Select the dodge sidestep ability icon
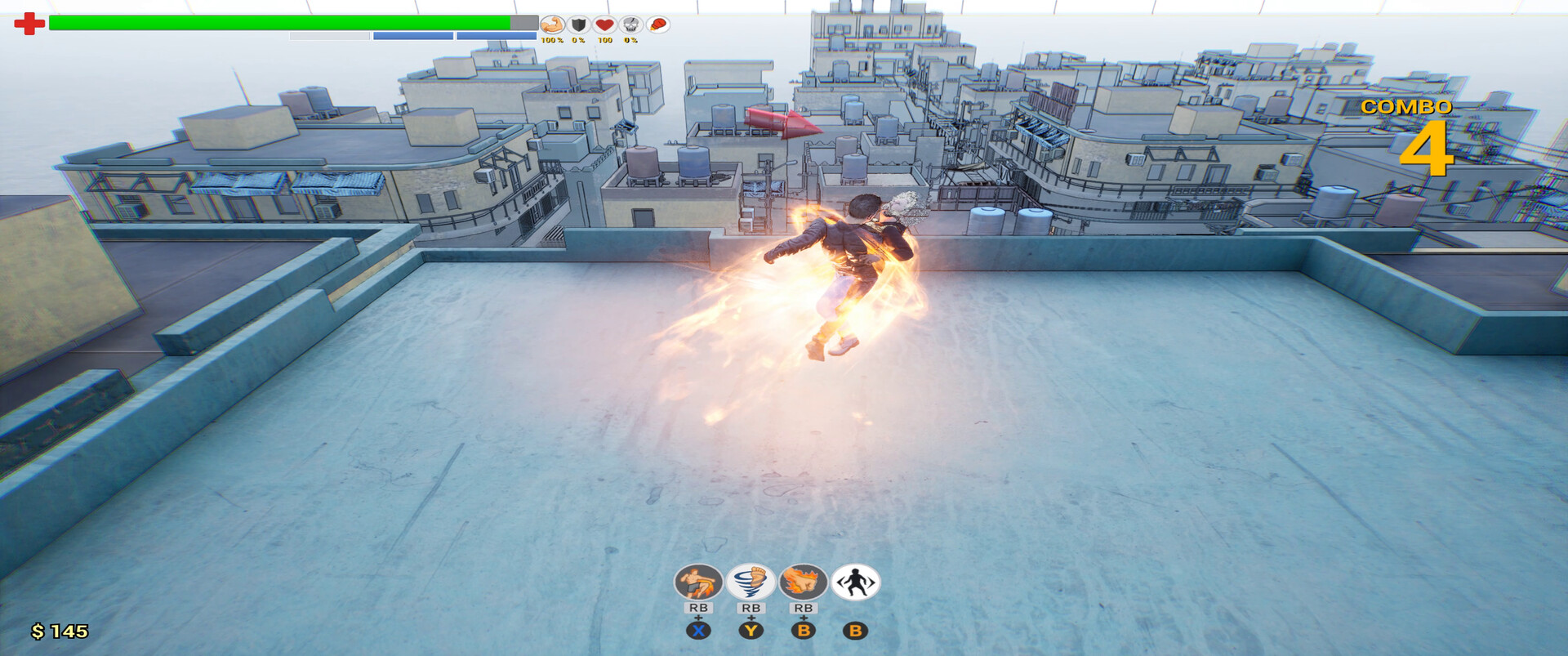Screen dimensions: 1568x656 click(855, 582)
